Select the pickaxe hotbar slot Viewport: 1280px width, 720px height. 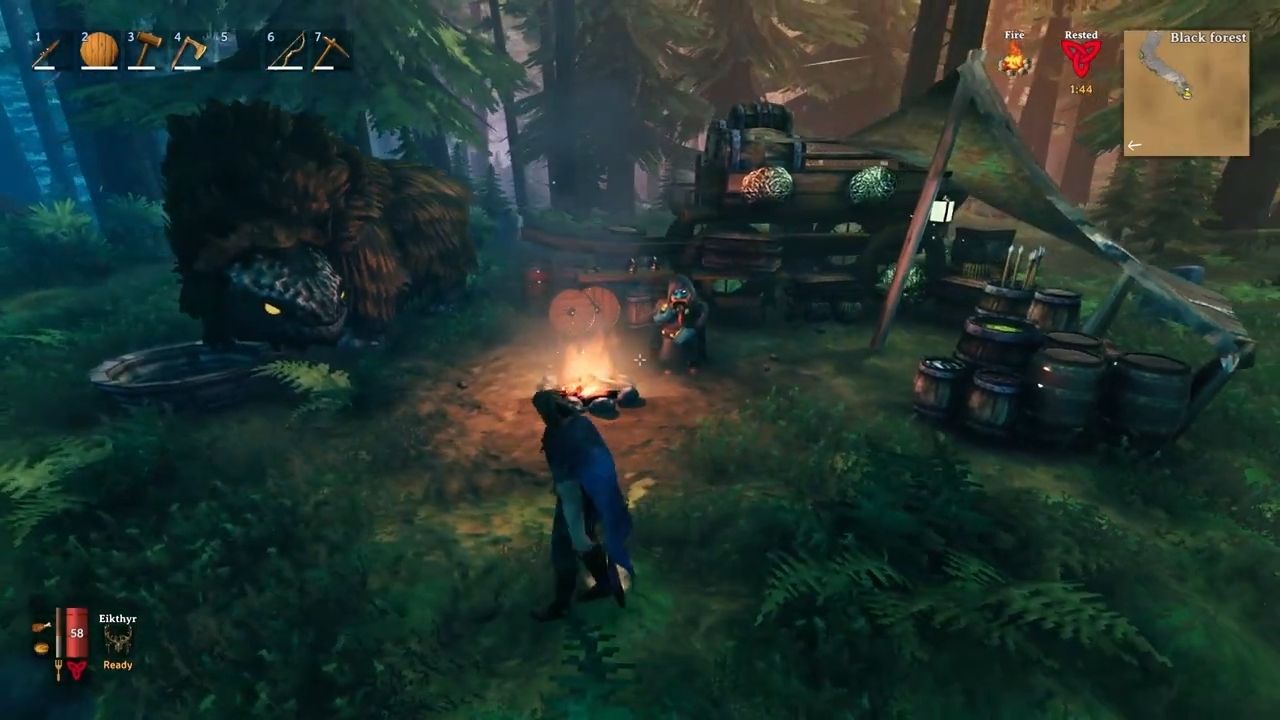coord(331,51)
